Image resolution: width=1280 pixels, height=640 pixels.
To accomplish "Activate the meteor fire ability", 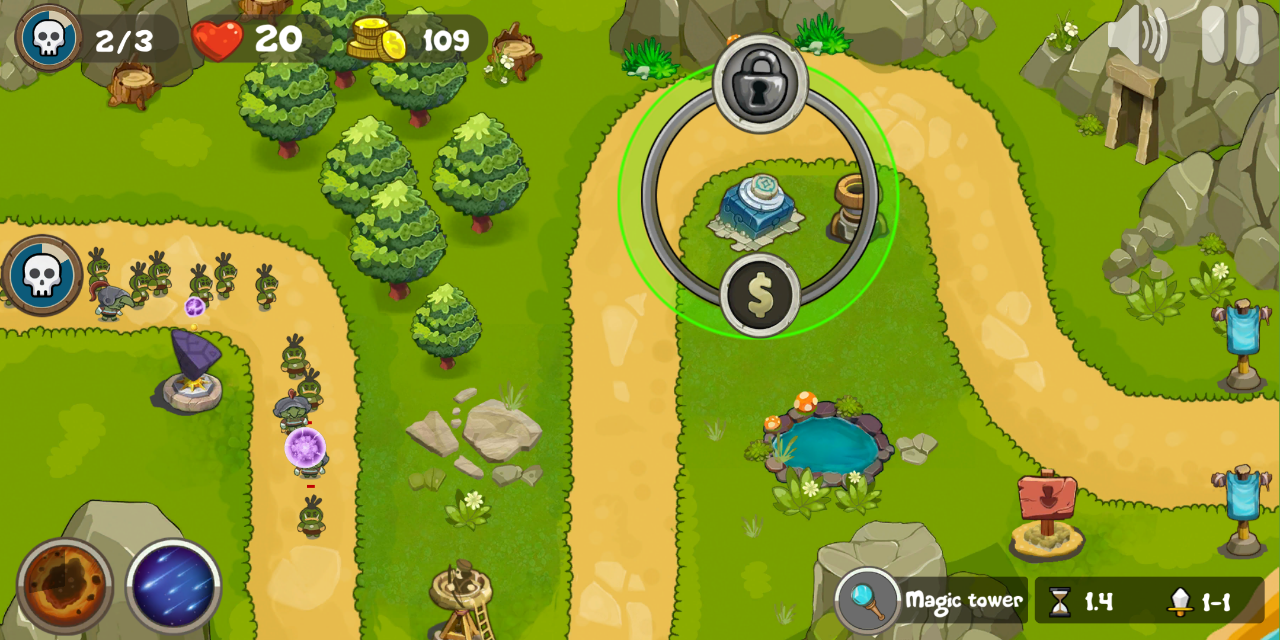I will [65, 586].
